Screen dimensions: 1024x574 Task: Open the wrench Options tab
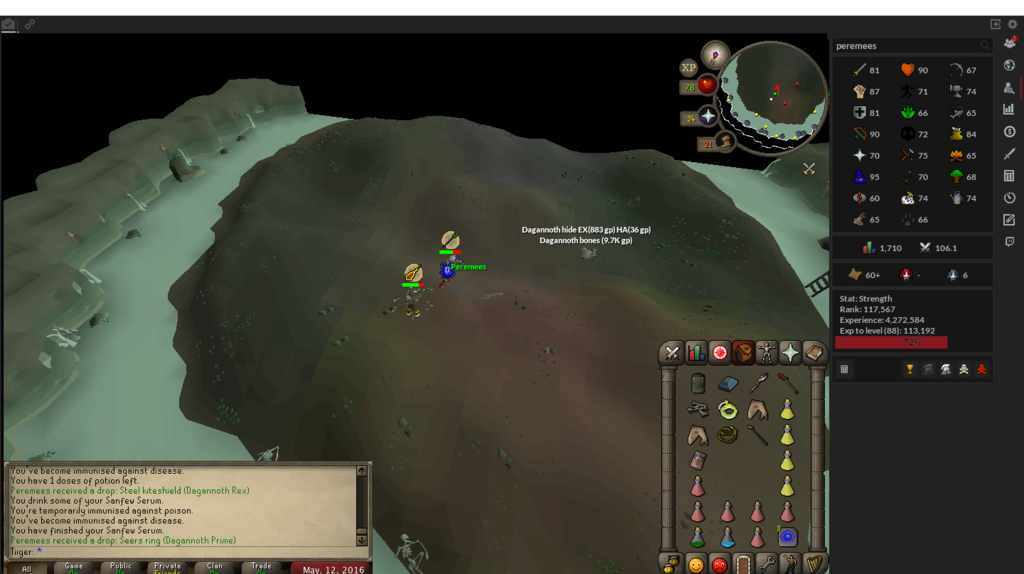tap(767, 564)
